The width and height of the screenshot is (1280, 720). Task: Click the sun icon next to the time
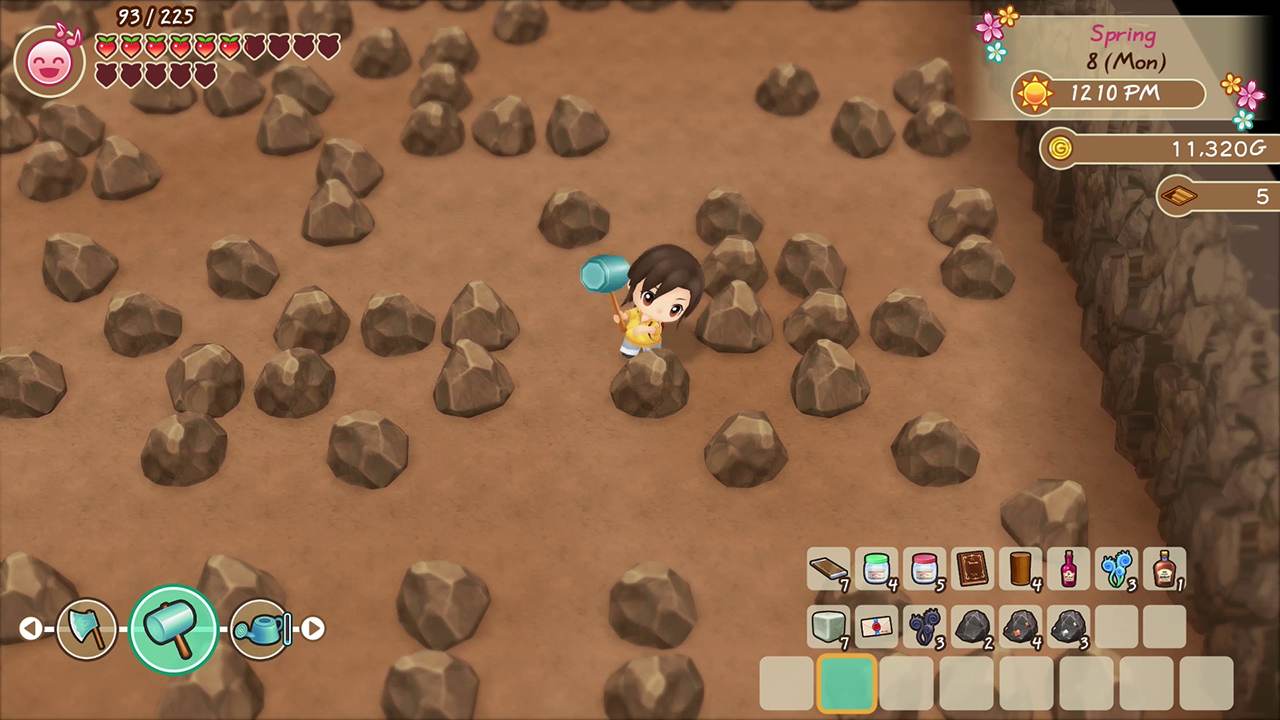[1035, 93]
